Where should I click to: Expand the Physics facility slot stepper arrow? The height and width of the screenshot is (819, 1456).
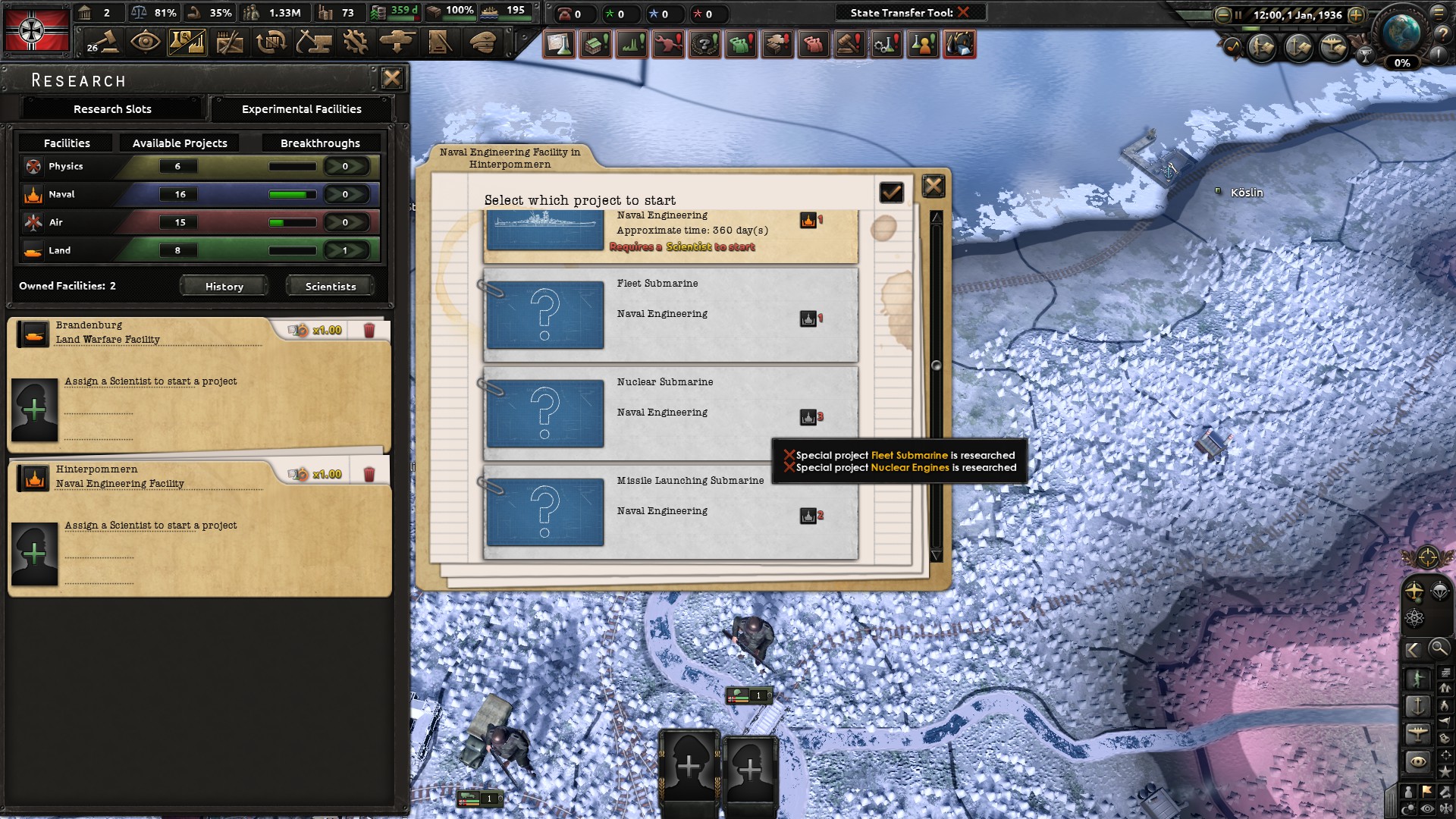[347, 166]
